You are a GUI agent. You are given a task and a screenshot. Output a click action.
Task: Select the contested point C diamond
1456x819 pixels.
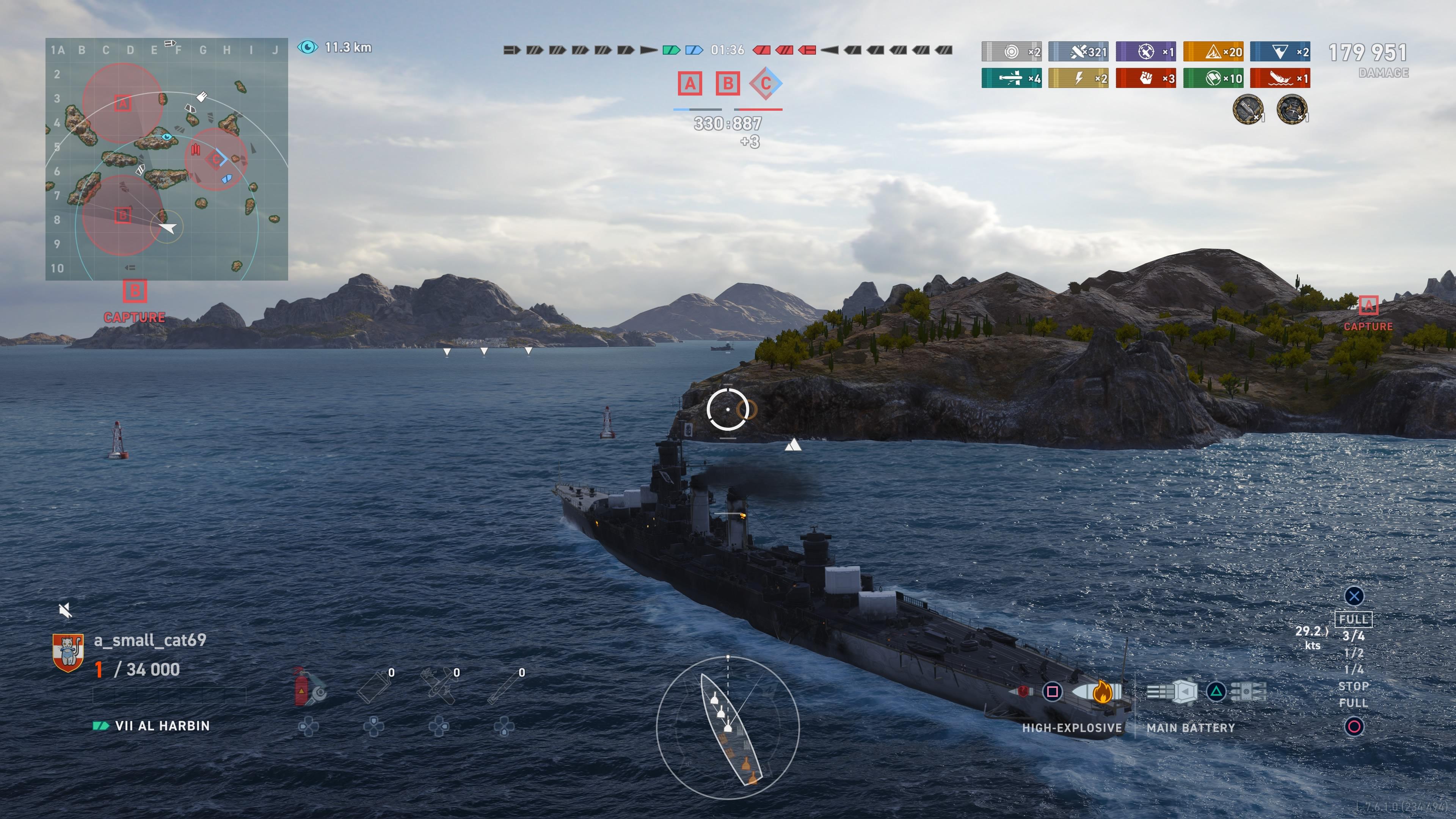(765, 84)
